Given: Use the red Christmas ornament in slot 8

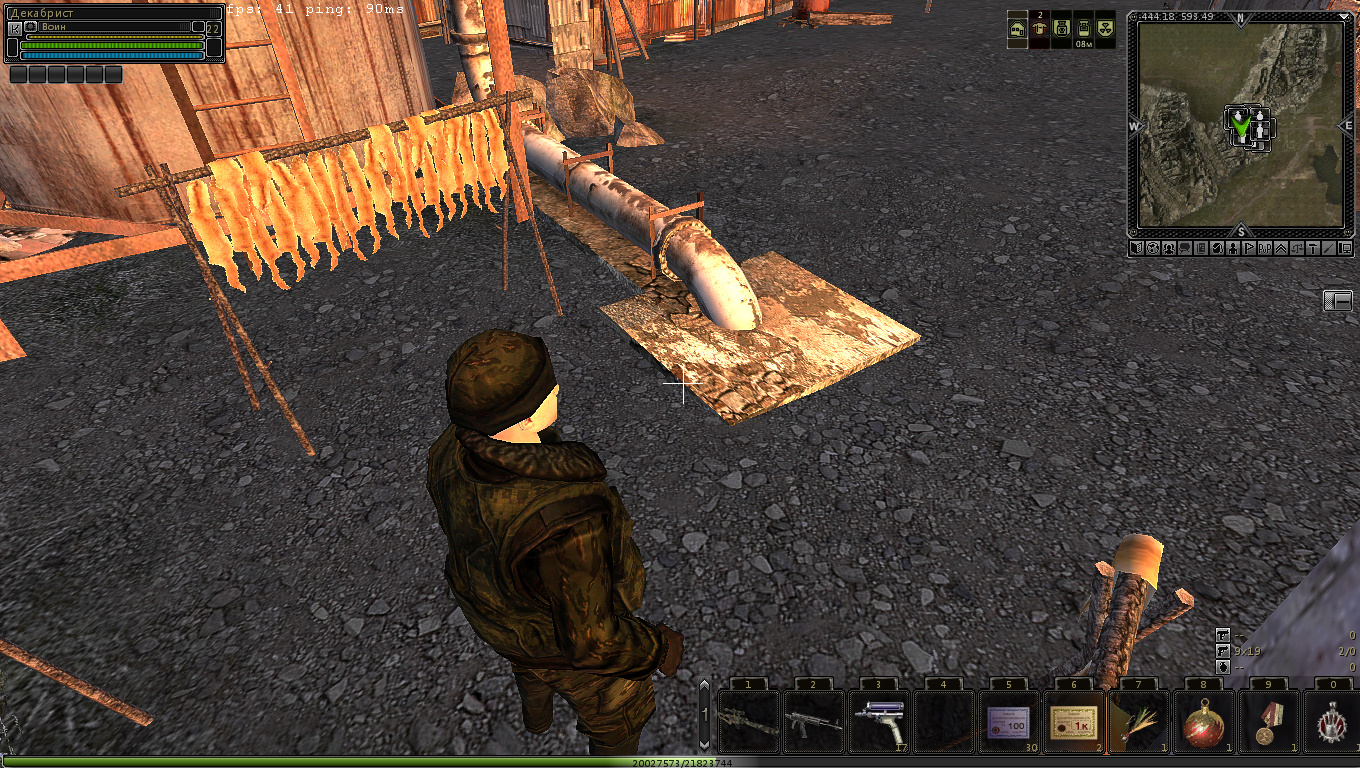Looking at the screenshot, I should [1203, 722].
